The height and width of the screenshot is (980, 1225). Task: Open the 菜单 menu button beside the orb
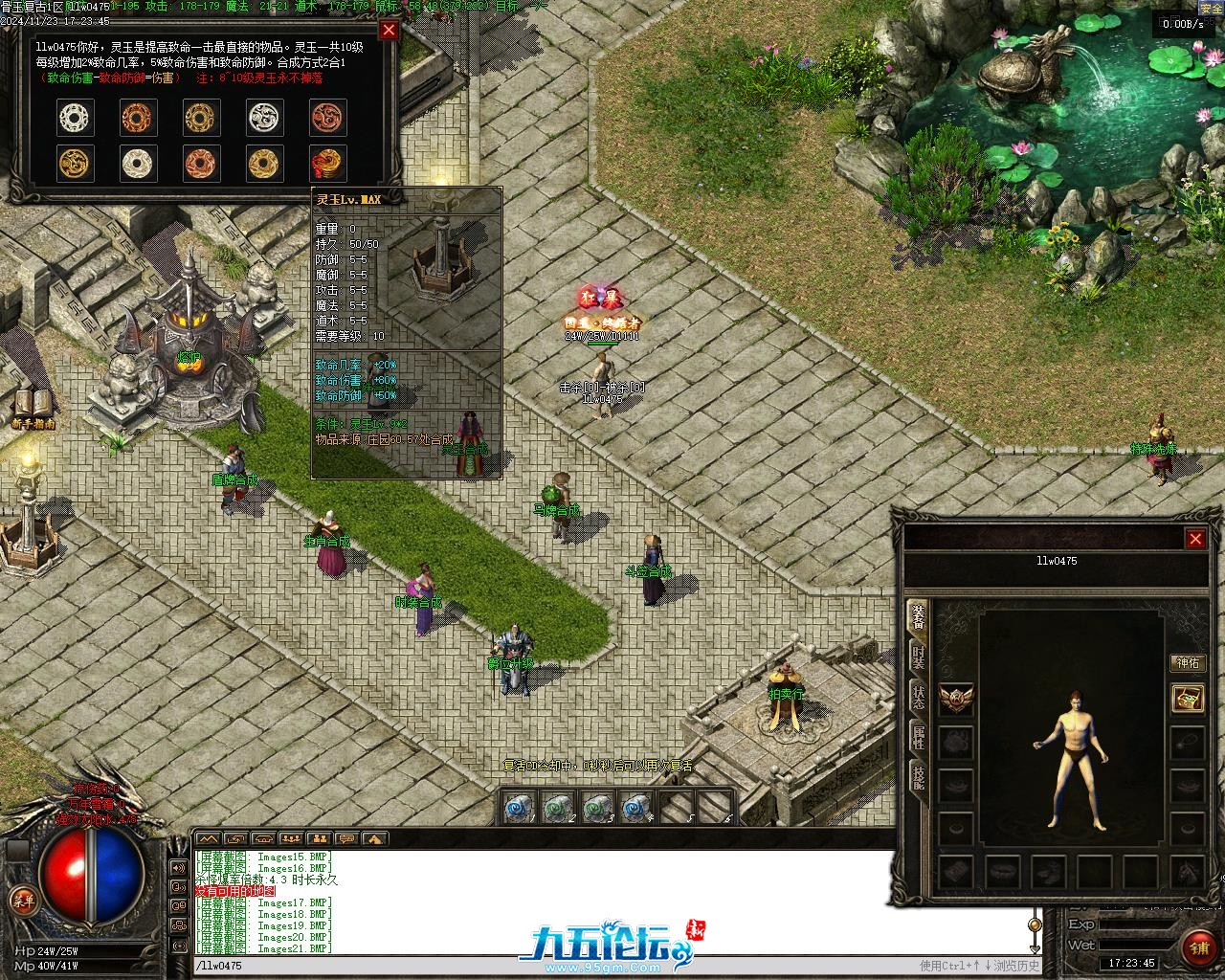point(22,901)
